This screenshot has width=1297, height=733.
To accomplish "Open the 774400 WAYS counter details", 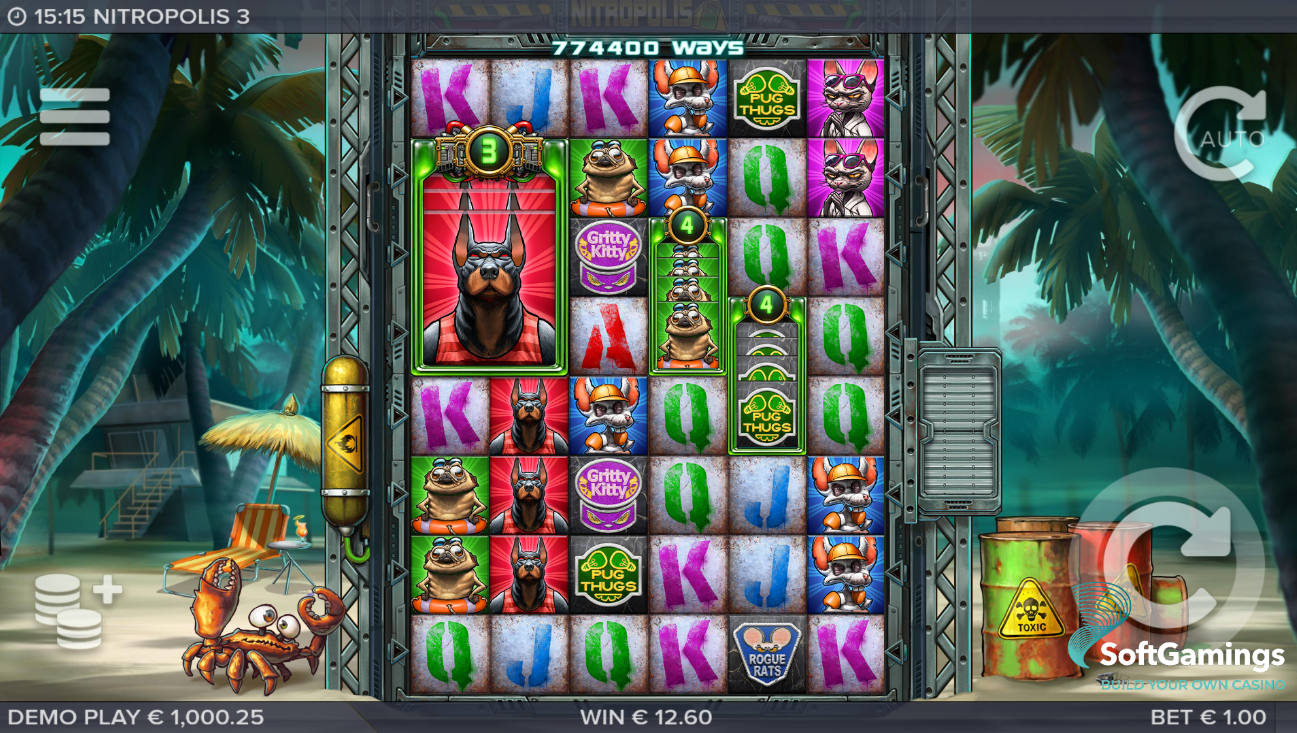I will point(648,45).
